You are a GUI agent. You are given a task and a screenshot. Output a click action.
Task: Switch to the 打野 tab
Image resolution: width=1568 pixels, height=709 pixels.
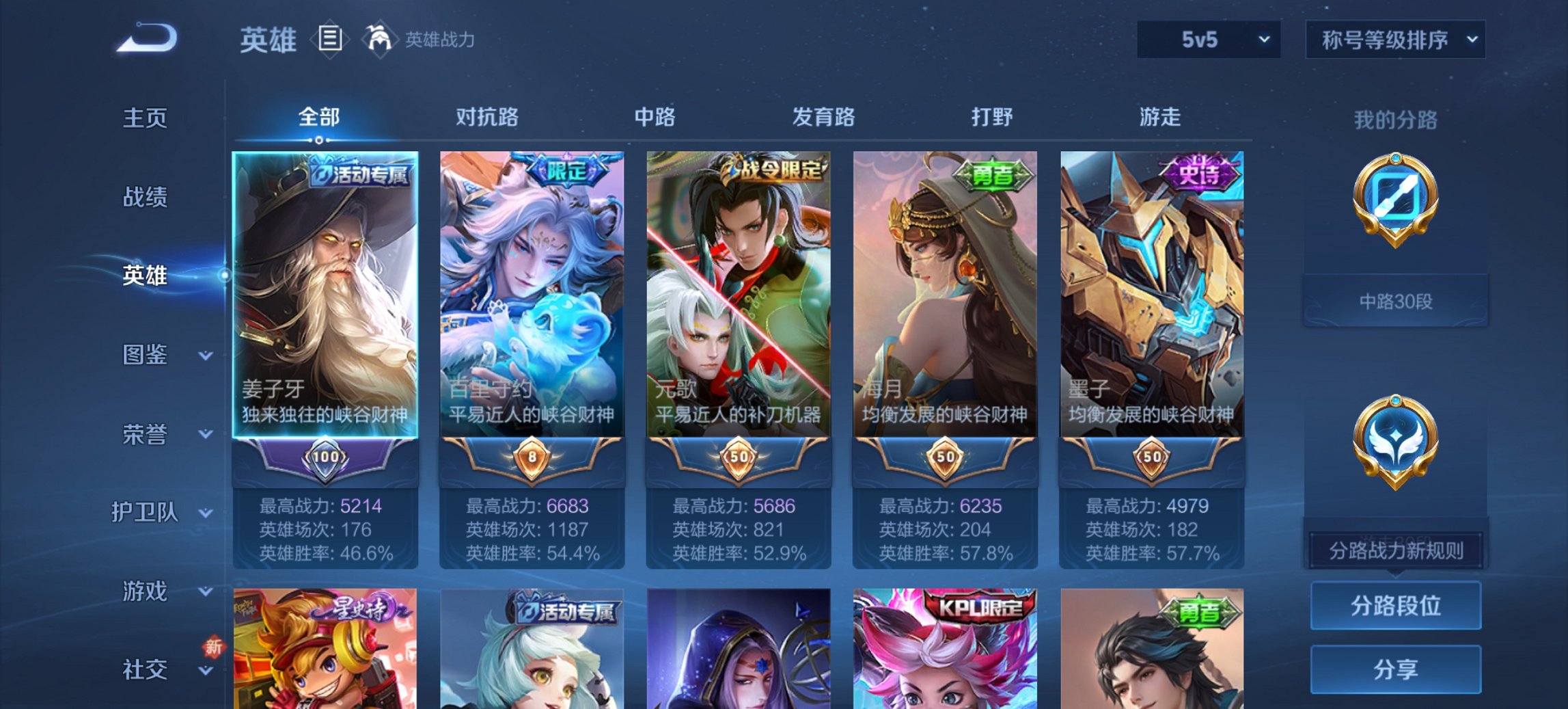pyautogui.click(x=991, y=118)
